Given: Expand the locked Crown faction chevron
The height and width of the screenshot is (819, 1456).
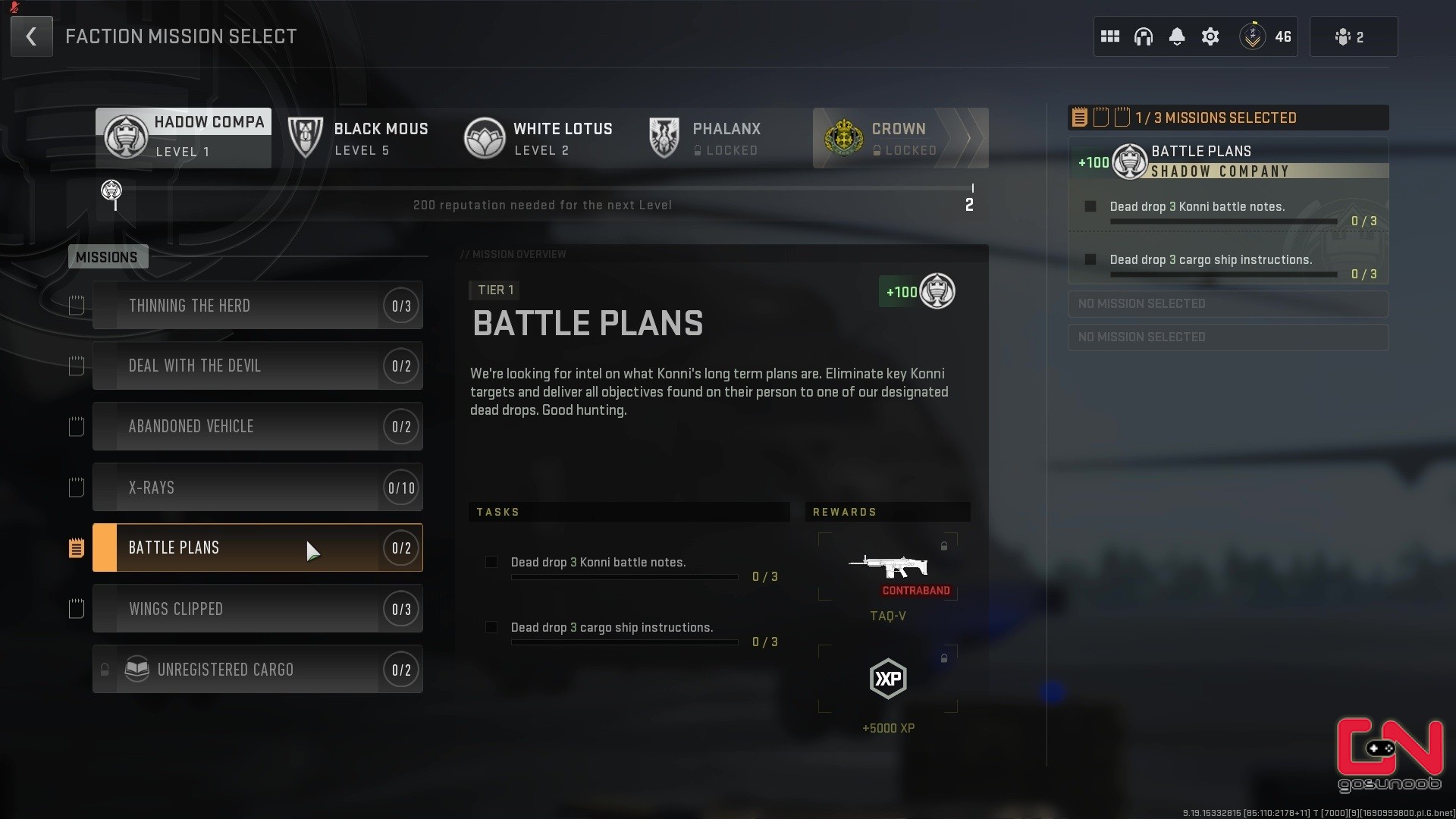Looking at the screenshot, I should [969, 138].
